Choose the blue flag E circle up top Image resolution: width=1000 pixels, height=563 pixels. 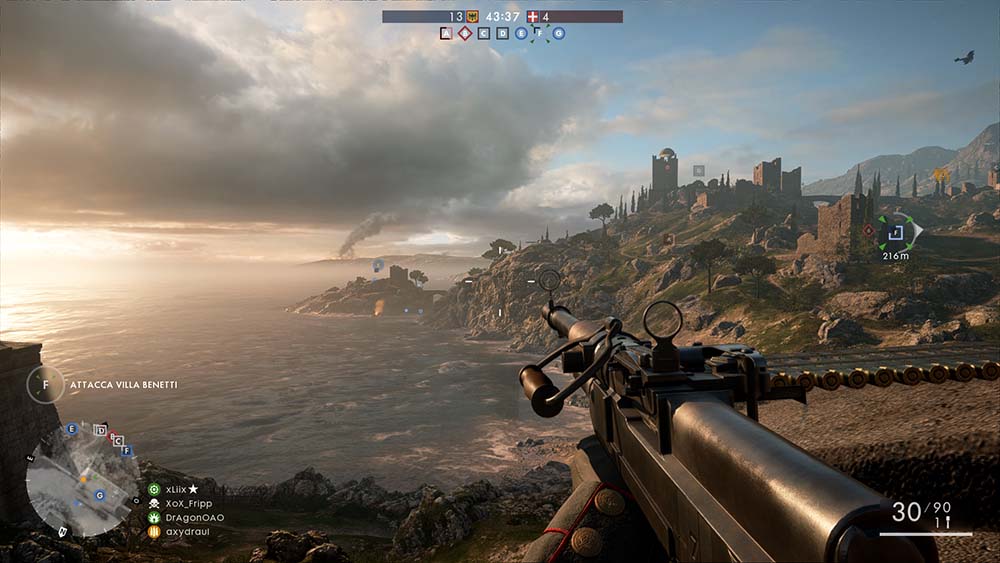[x=521, y=33]
